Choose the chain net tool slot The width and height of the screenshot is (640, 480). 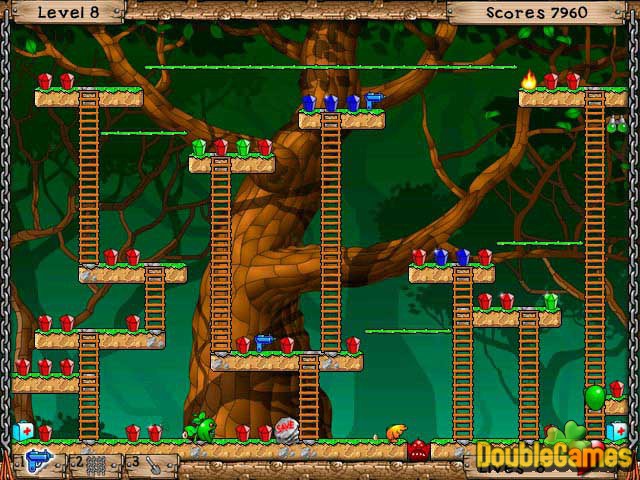pos(93,464)
